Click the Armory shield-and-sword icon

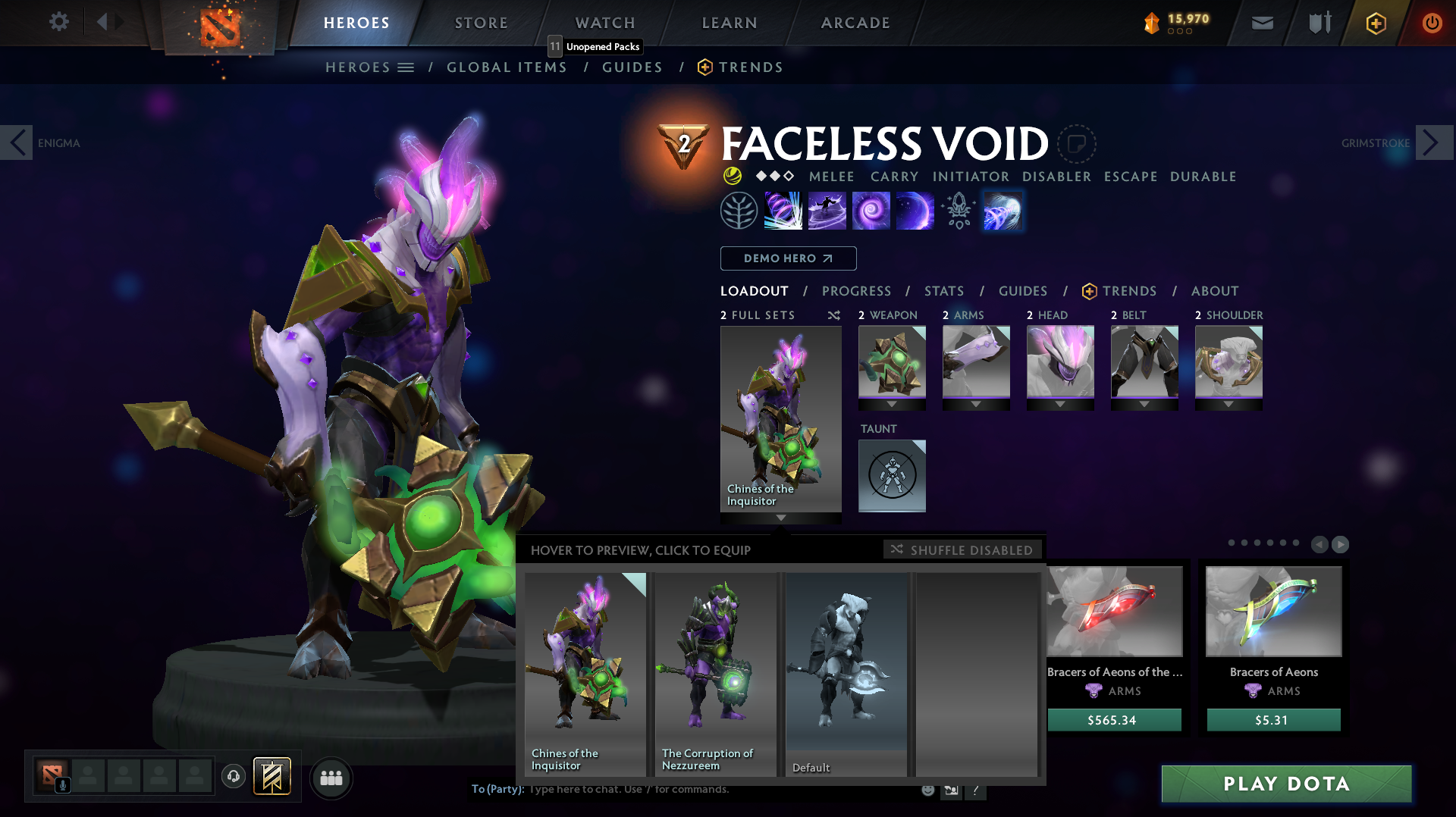(1318, 23)
